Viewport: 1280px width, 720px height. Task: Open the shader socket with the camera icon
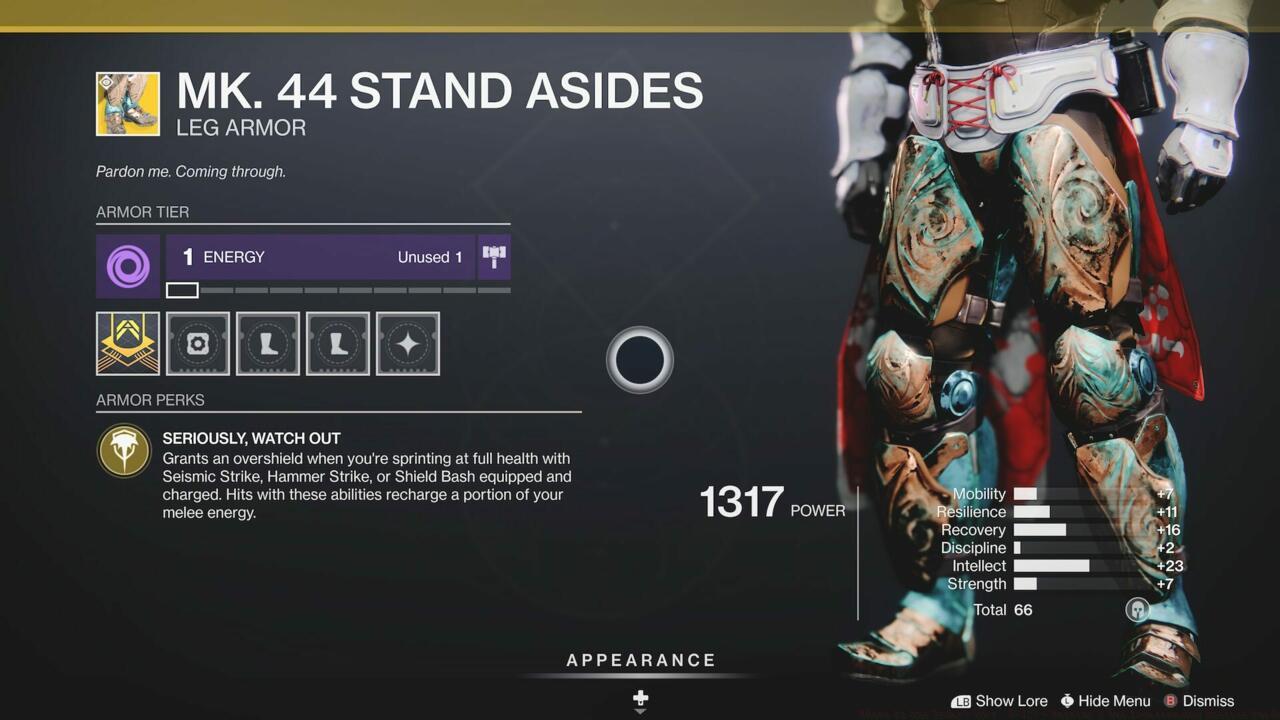coord(197,343)
